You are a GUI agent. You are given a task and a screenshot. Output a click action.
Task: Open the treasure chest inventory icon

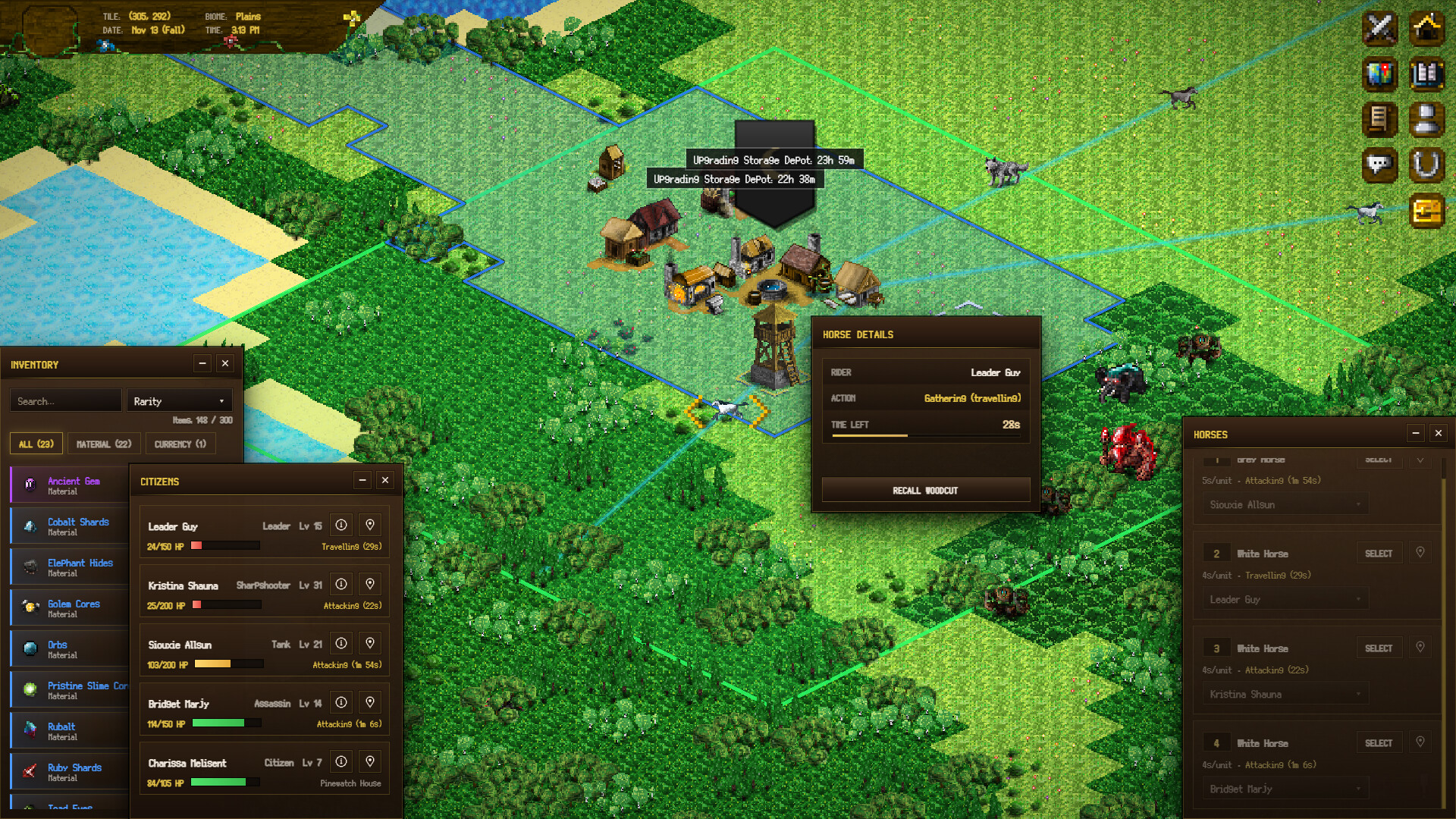click(1426, 211)
